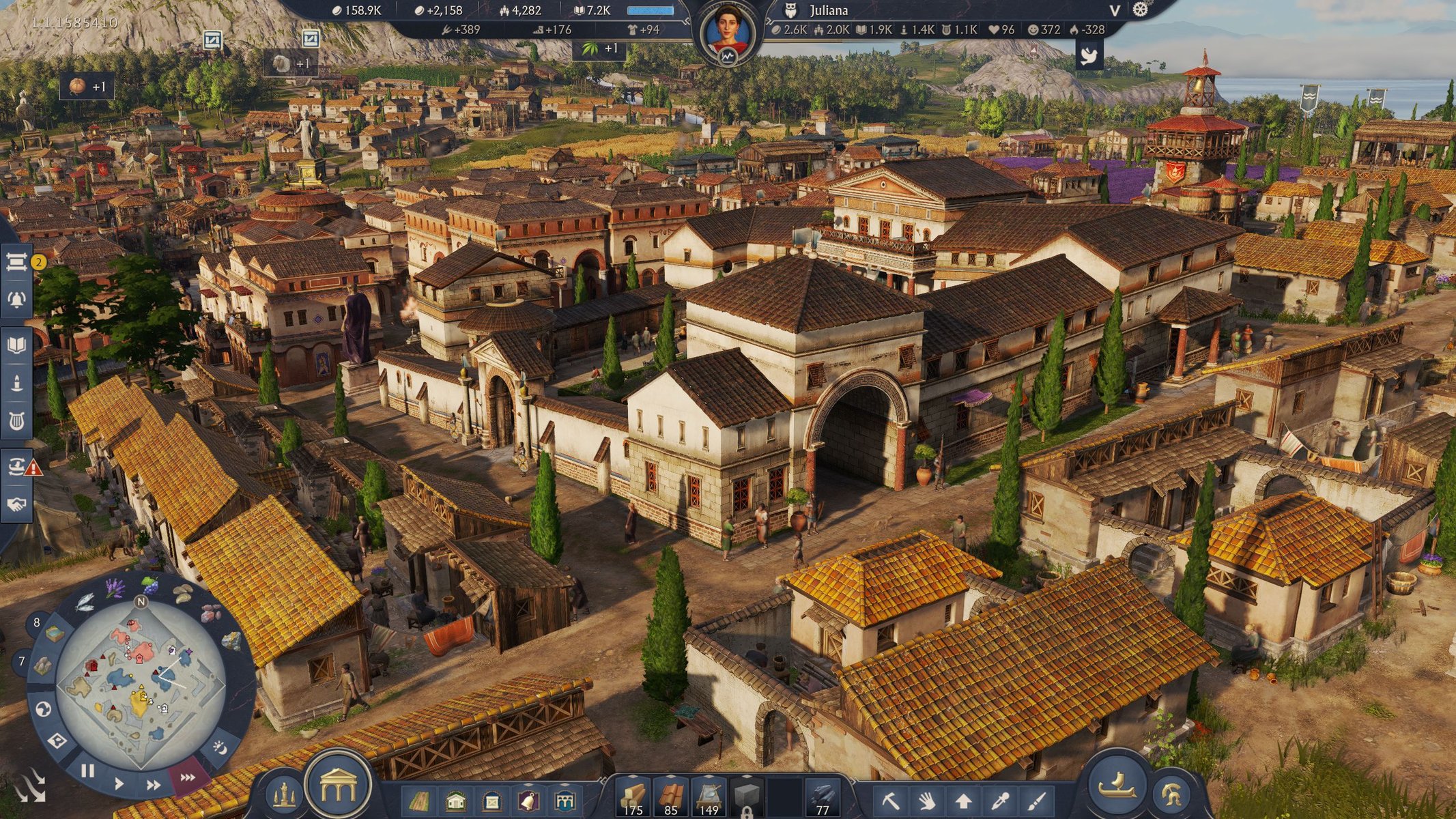Screen dimensions: 1456x819
Task: Open trade routes with warning sign
Action: pos(18,467)
